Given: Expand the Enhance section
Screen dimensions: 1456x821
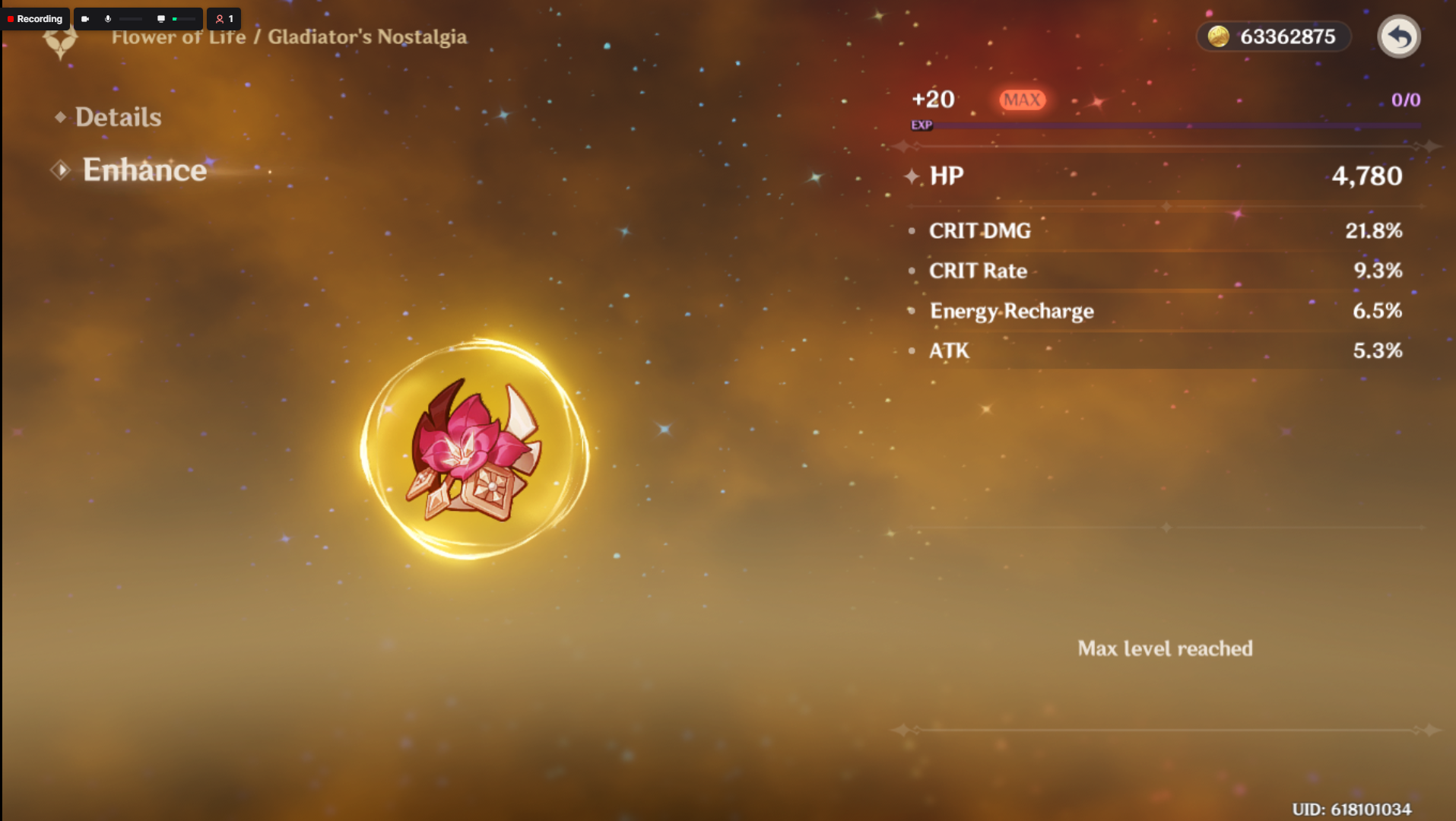Looking at the screenshot, I should pyautogui.click(x=144, y=170).
